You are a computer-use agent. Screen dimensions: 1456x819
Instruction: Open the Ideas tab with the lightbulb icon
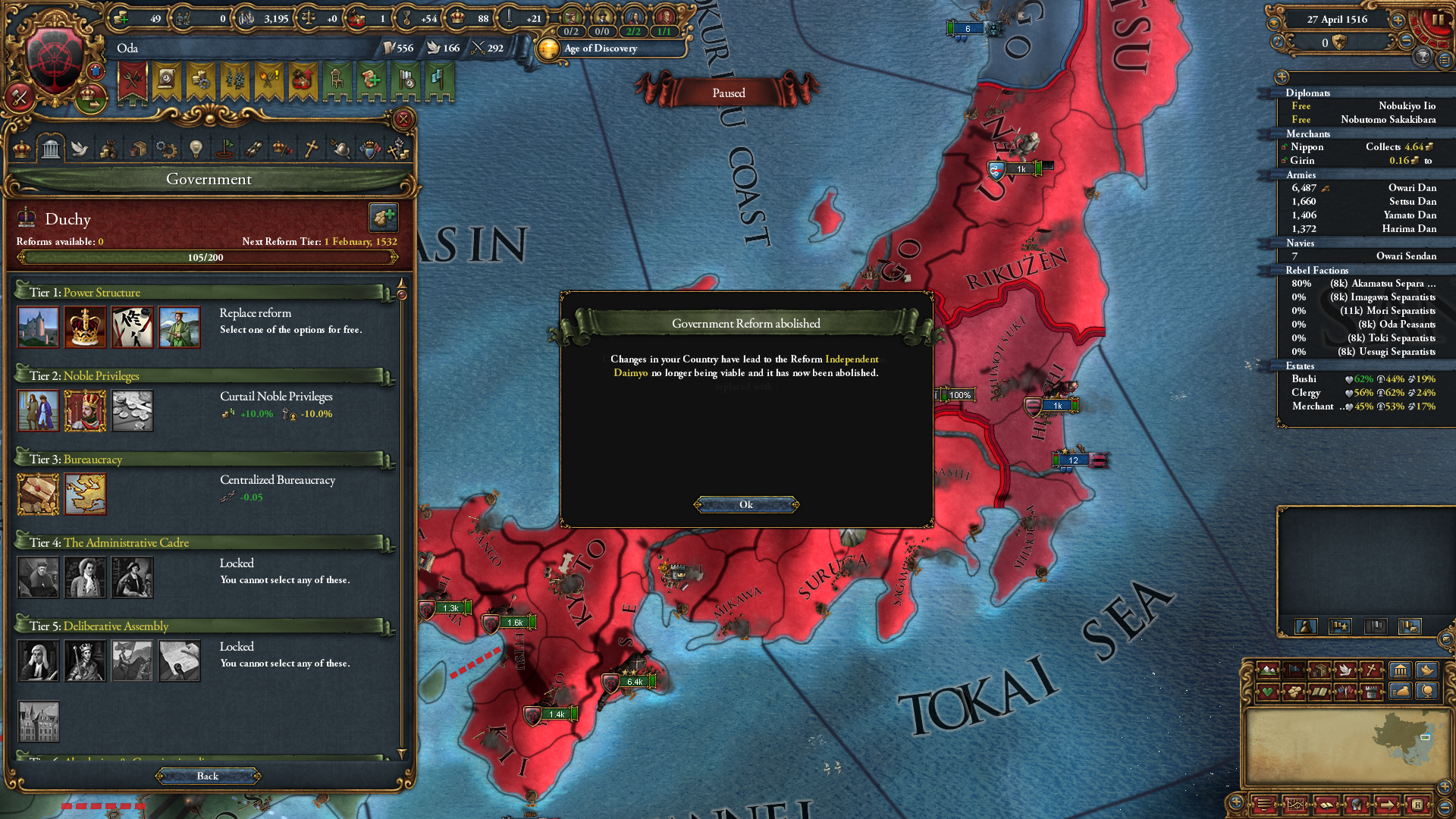point(197,149)
